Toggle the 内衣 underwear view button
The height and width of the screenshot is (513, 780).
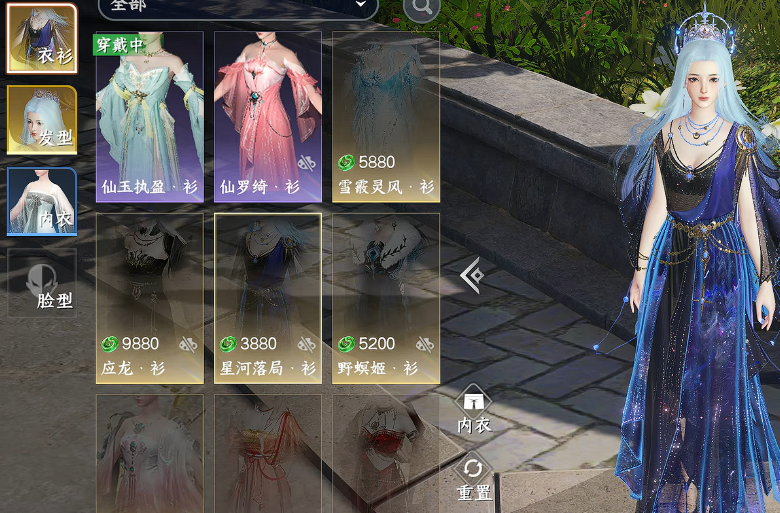(474, 410)
